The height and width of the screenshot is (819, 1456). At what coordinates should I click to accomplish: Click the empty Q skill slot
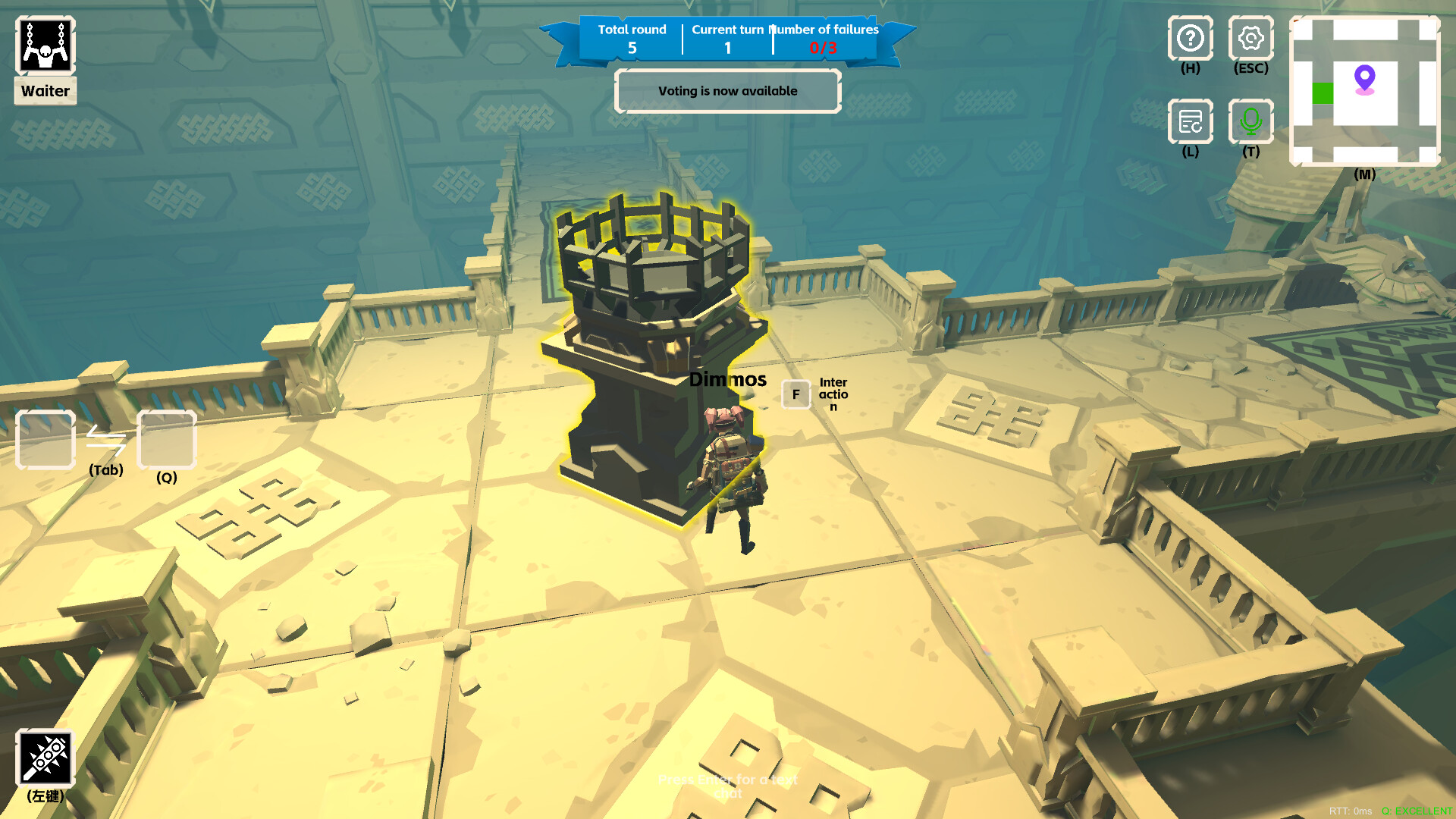click(x=166, y=440)
